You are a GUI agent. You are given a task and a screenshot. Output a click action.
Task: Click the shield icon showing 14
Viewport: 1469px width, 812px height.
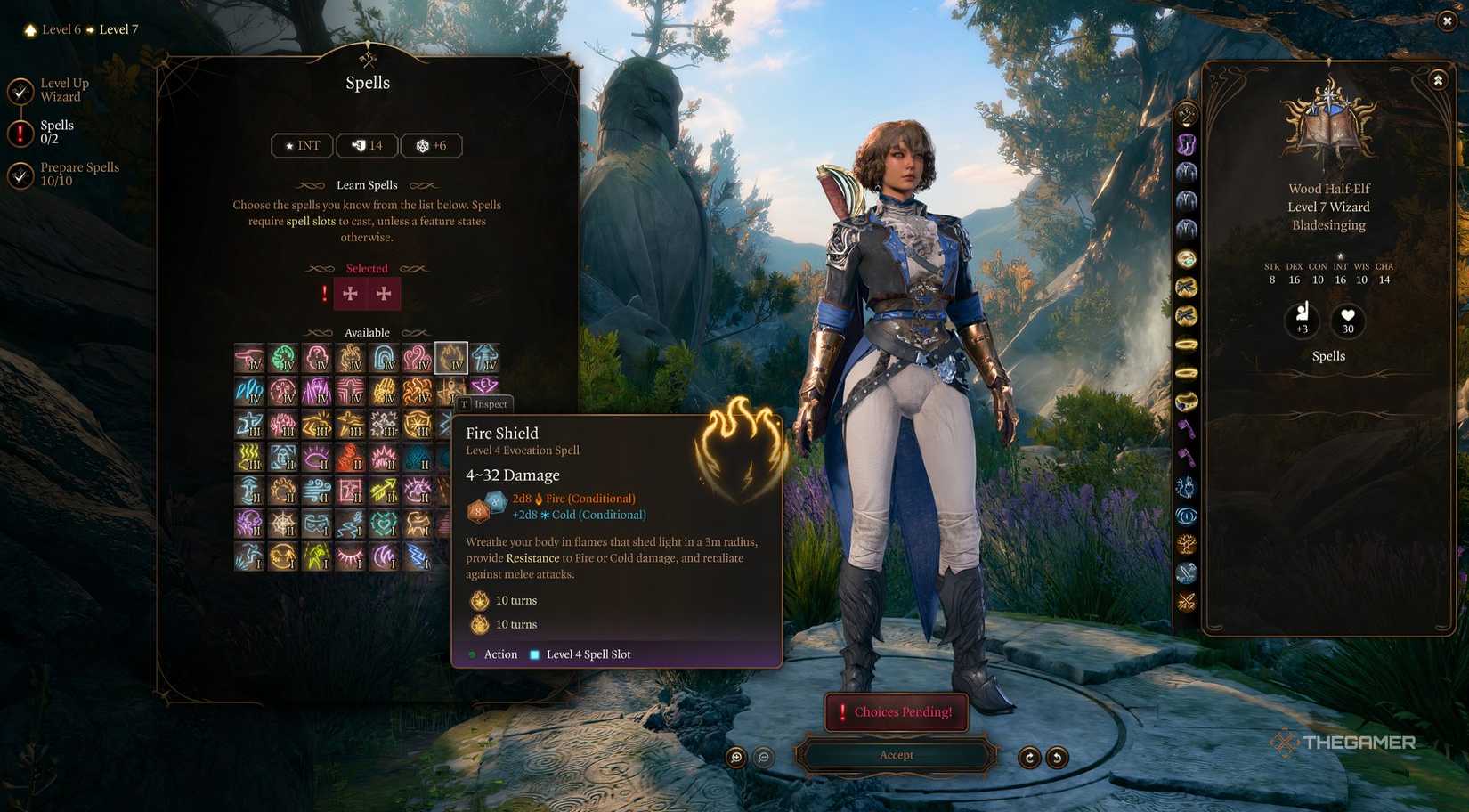(x=366, y=145)
